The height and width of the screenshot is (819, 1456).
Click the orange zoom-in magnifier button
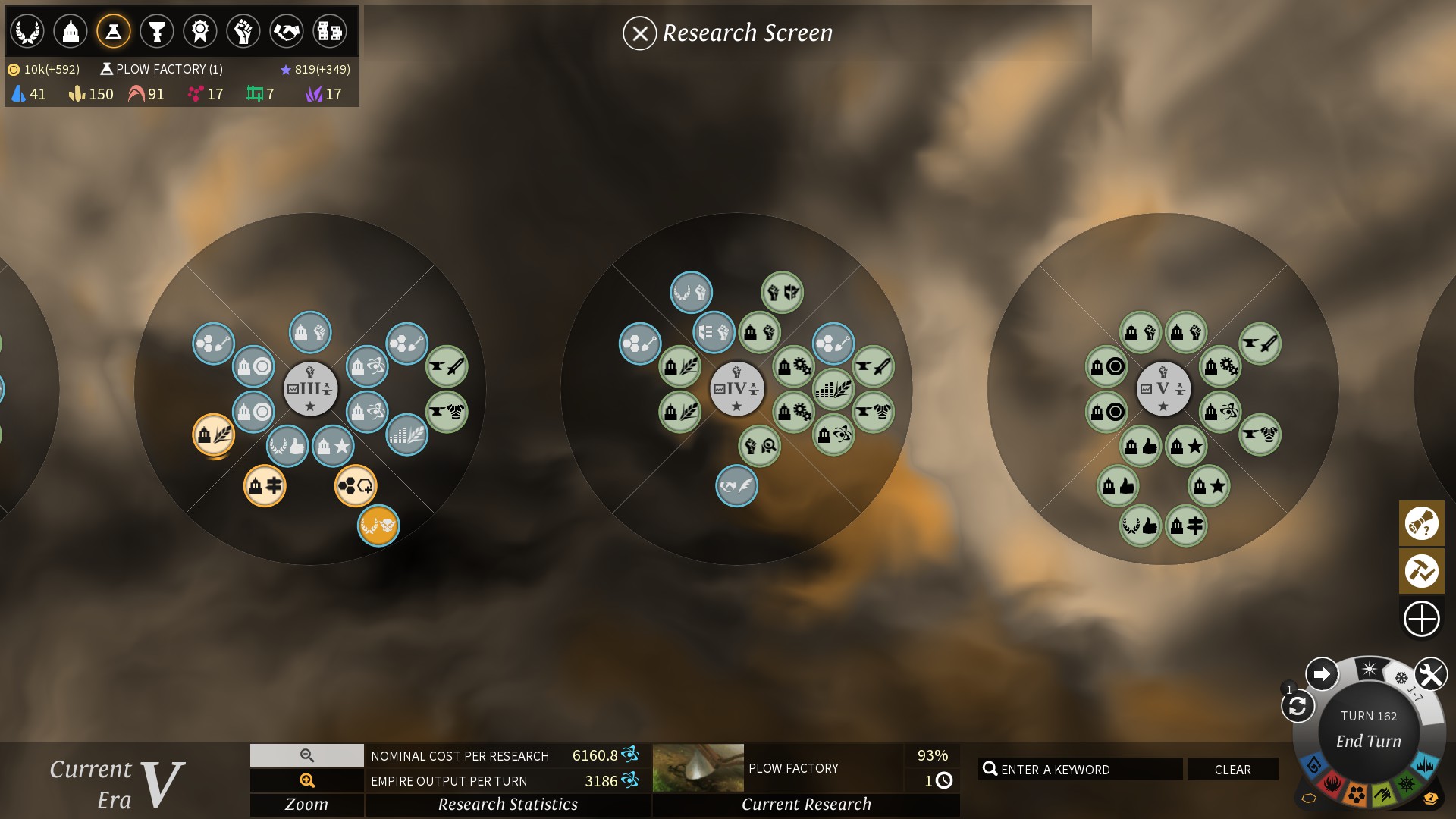click(307, 780)
